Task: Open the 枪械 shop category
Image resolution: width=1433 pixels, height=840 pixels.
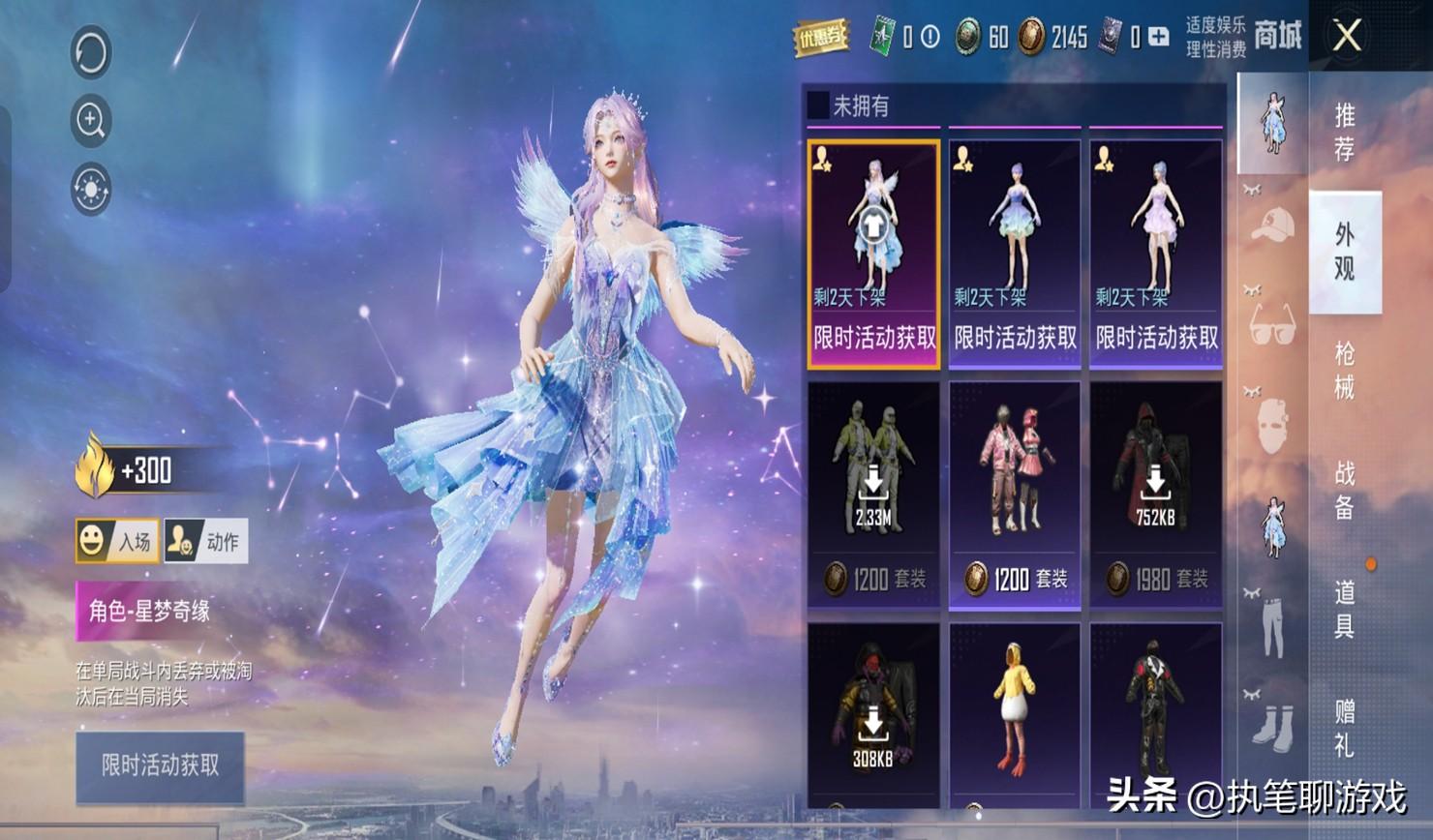Action: tap(1345, 371)
